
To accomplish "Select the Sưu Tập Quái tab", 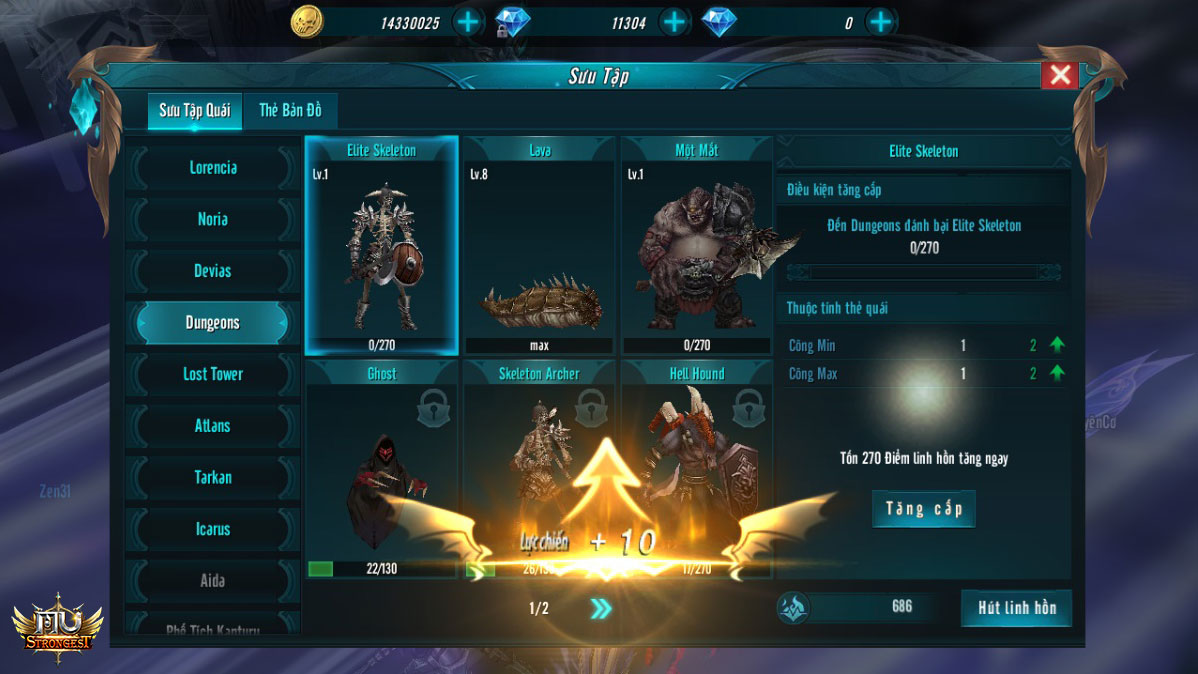I will 195,111.
